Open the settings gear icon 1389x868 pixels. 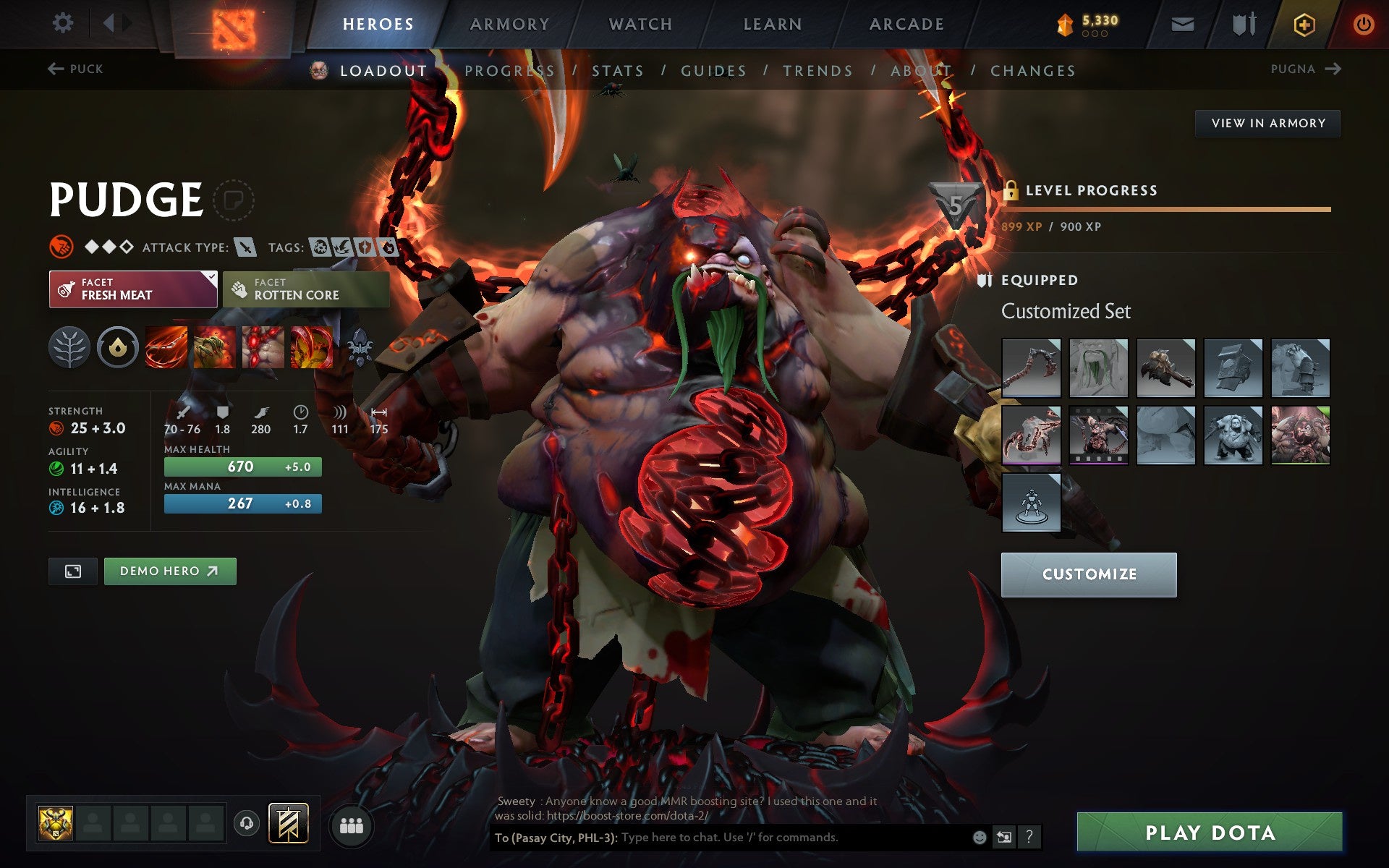click(64, 23)
